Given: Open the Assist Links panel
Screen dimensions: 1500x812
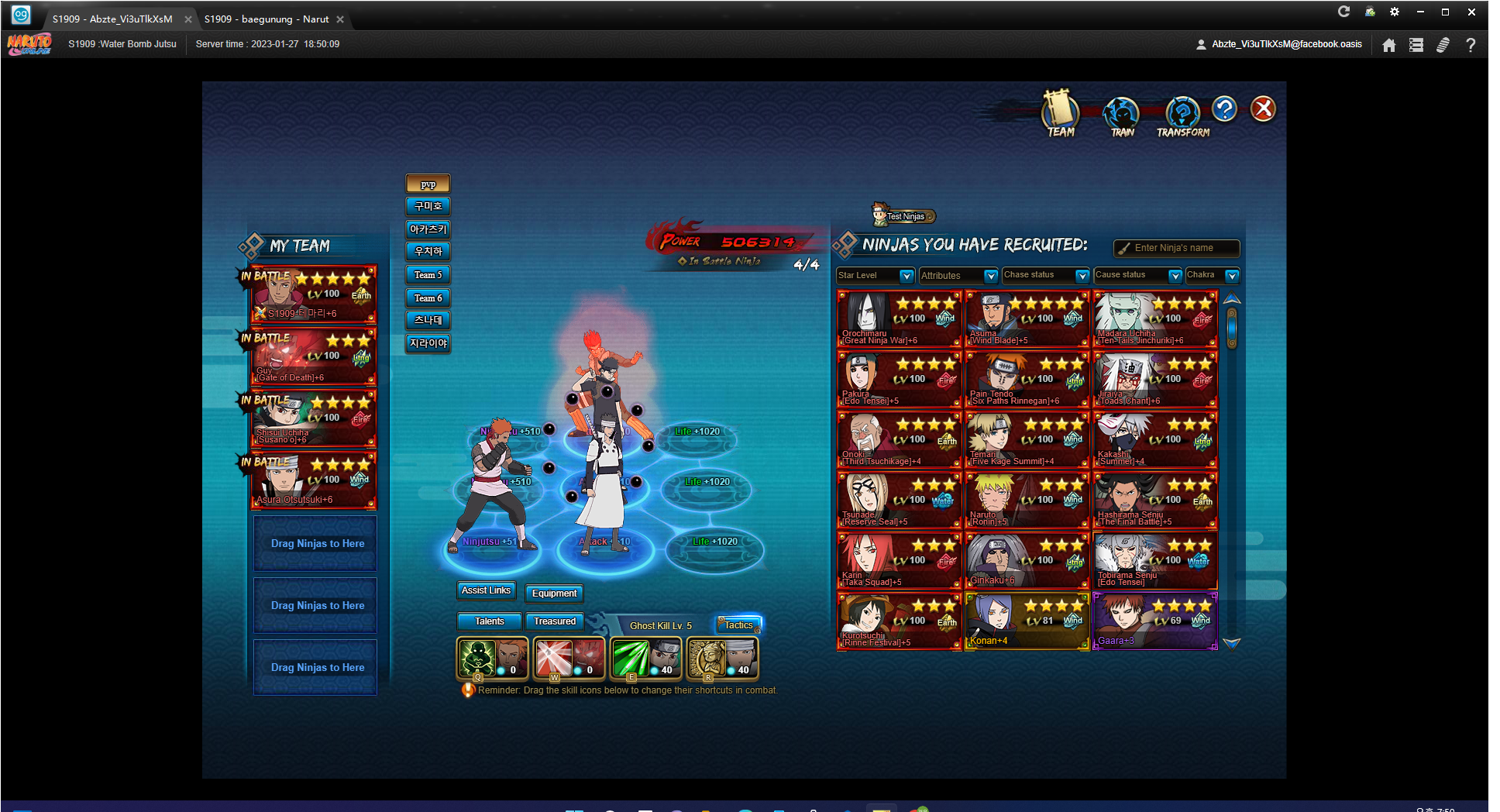Looking at the screenshot, I should point(486,591).
